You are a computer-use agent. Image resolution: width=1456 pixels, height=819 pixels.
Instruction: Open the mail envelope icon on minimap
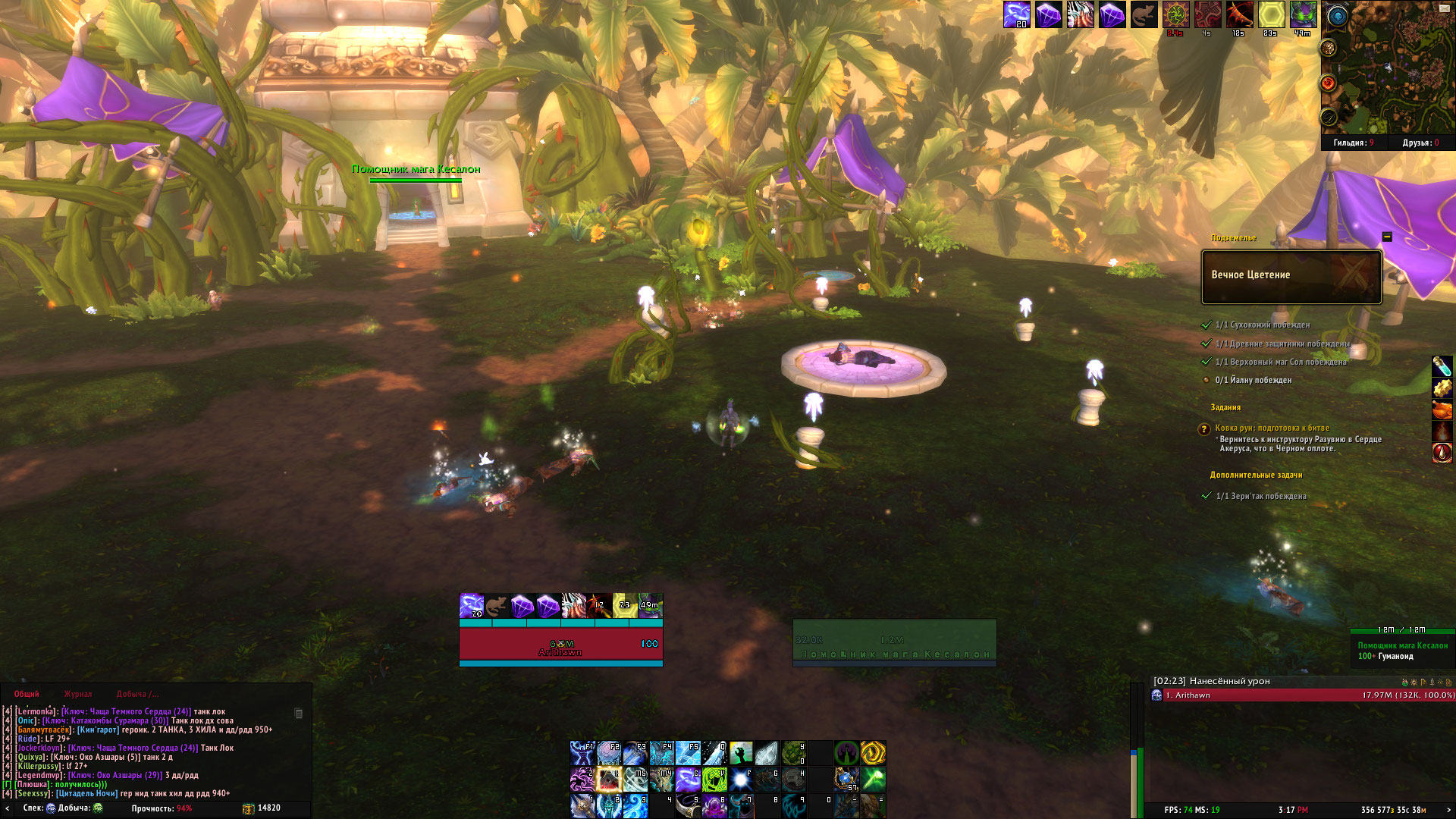(1445, 8)
